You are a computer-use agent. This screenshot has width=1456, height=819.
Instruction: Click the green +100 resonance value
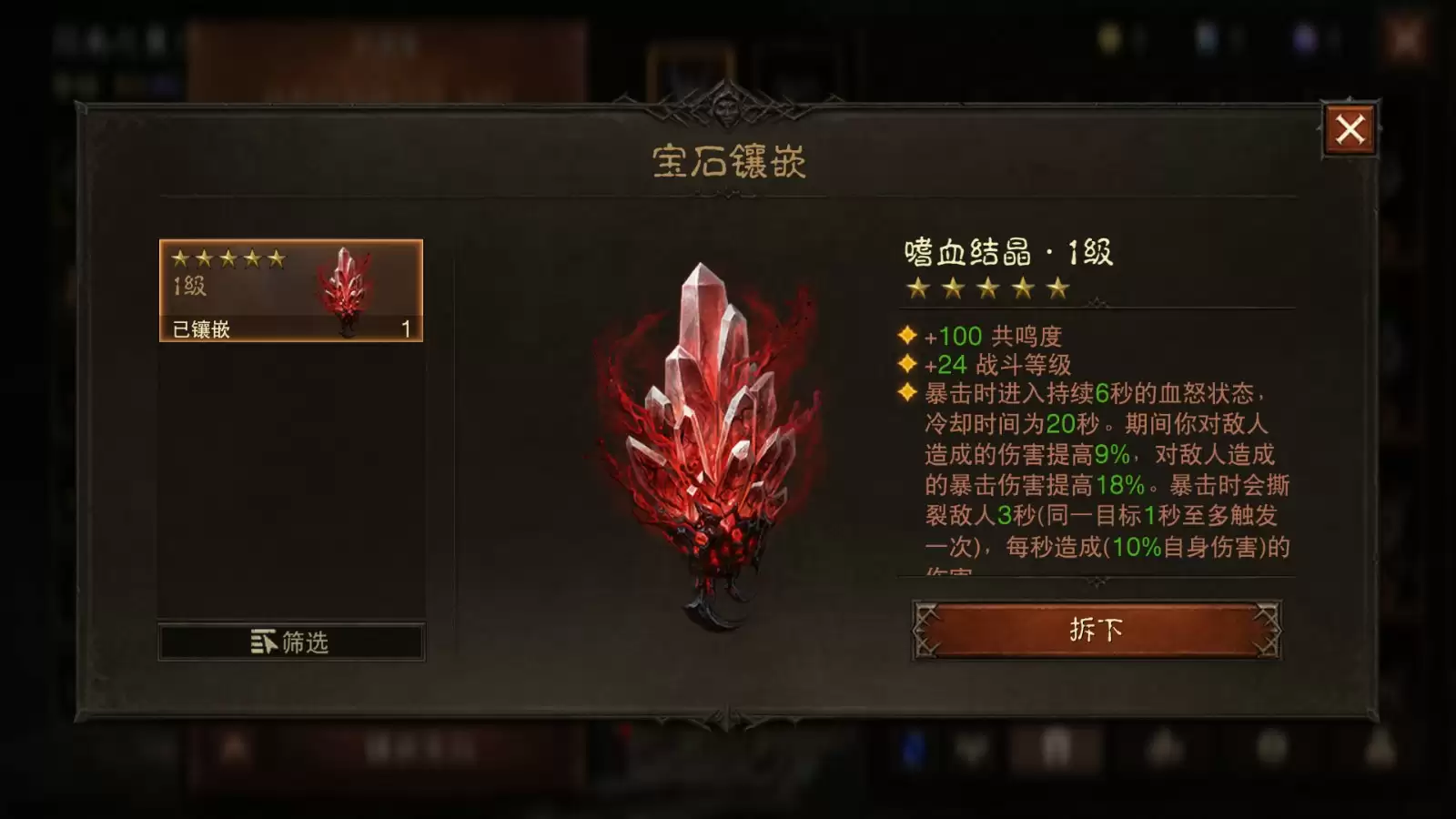click(951, 336)
